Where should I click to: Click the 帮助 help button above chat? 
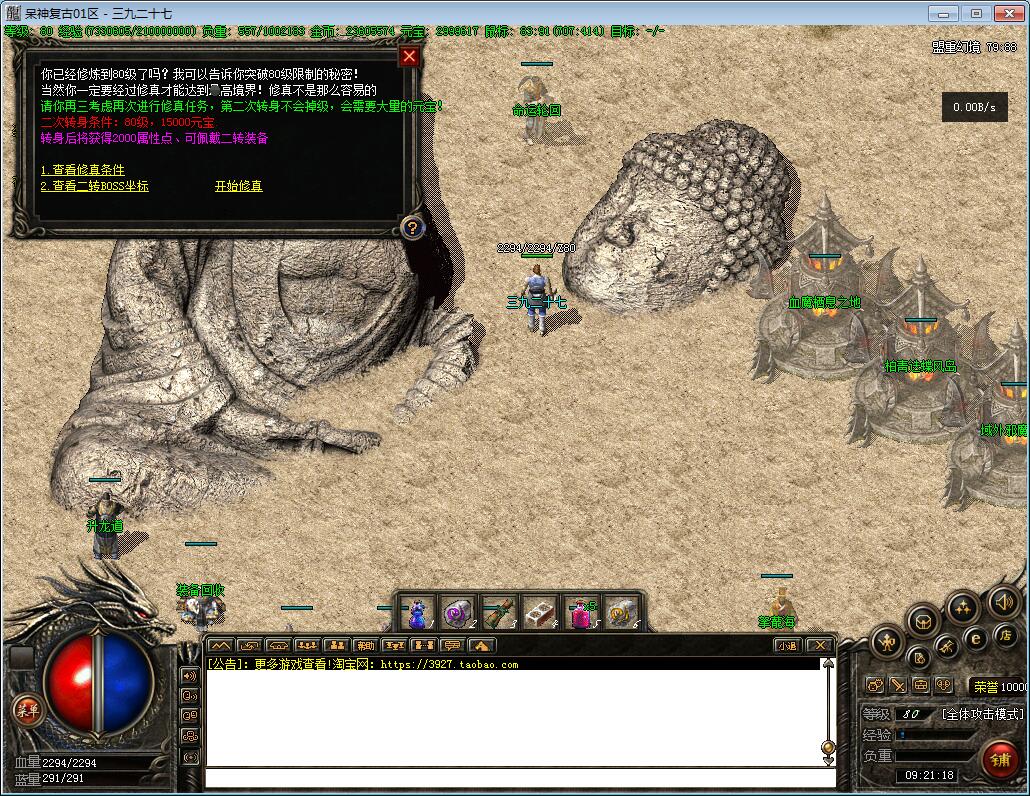pyautogui.click(x=366, y=645)
